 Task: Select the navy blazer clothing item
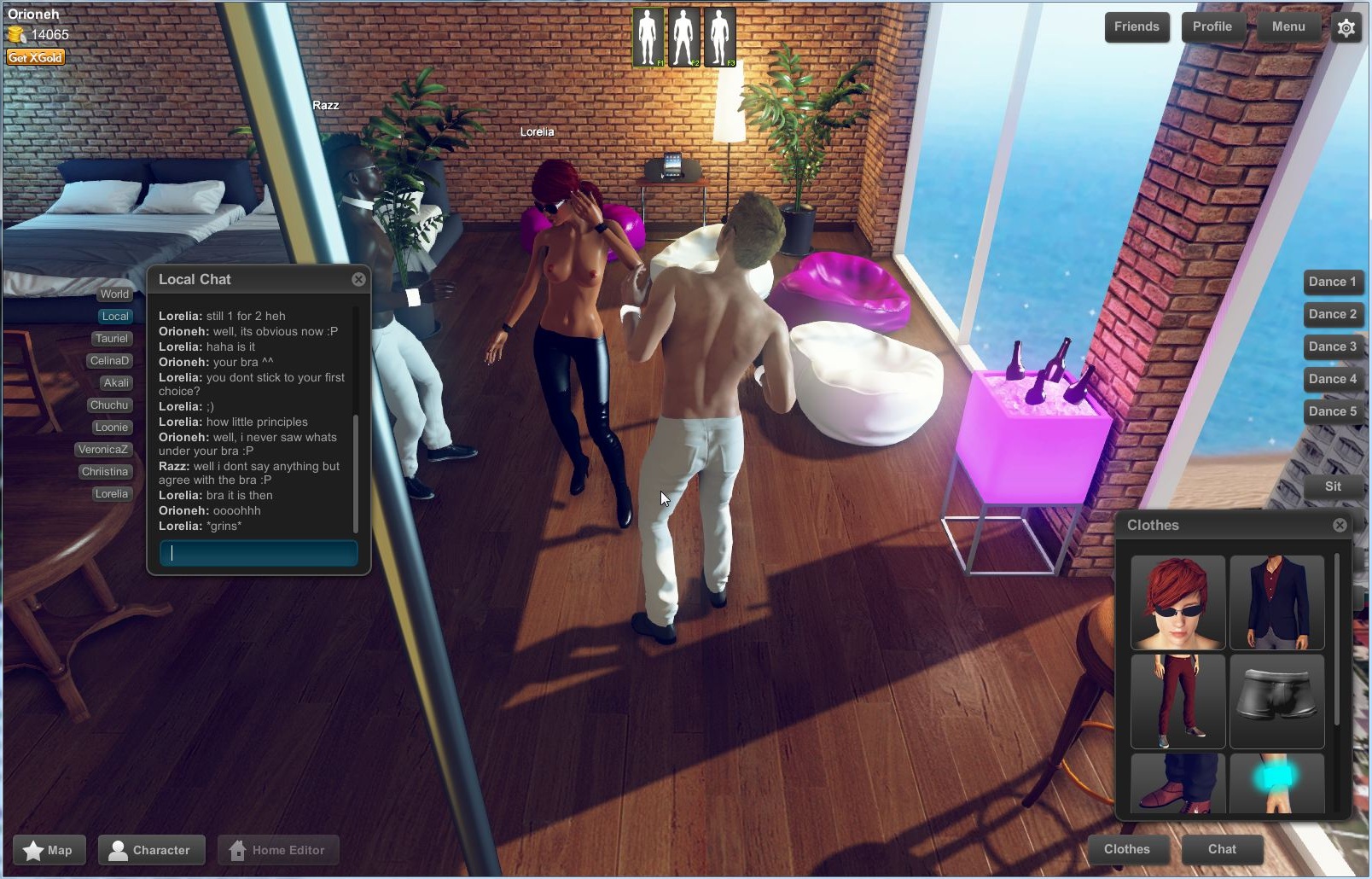click(x=1277, y=602)
